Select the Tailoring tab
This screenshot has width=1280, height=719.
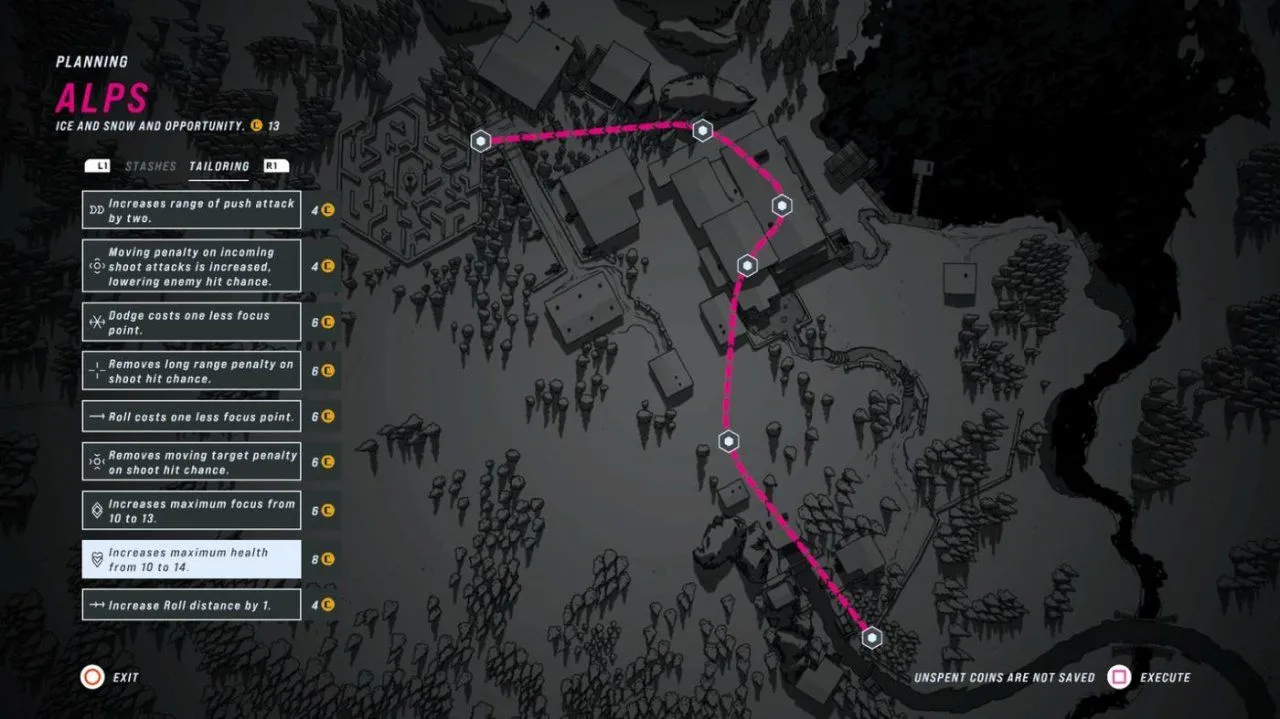pos(219,166)
